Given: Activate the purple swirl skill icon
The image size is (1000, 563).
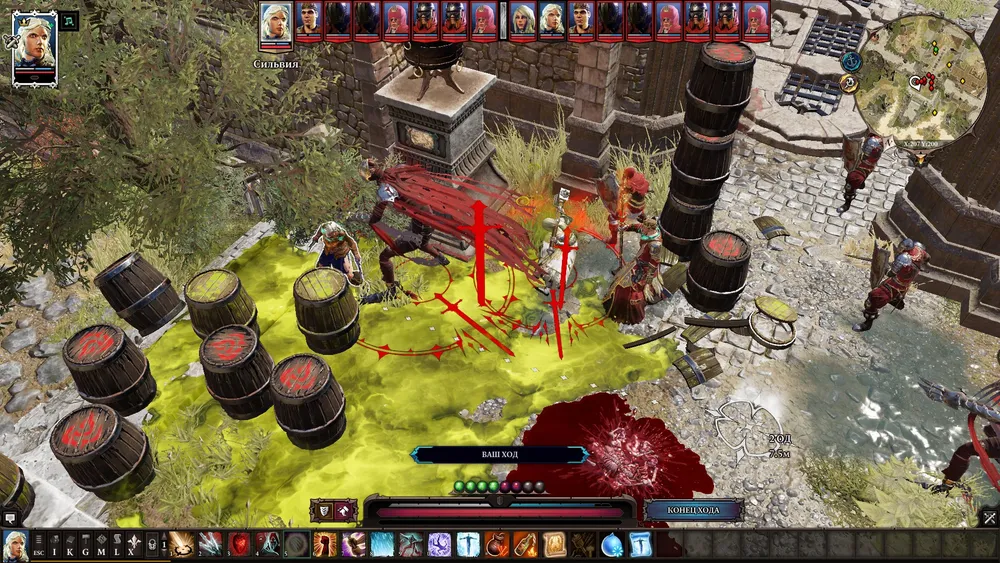Looking at the screenshot, I should [x=440, y=545].
